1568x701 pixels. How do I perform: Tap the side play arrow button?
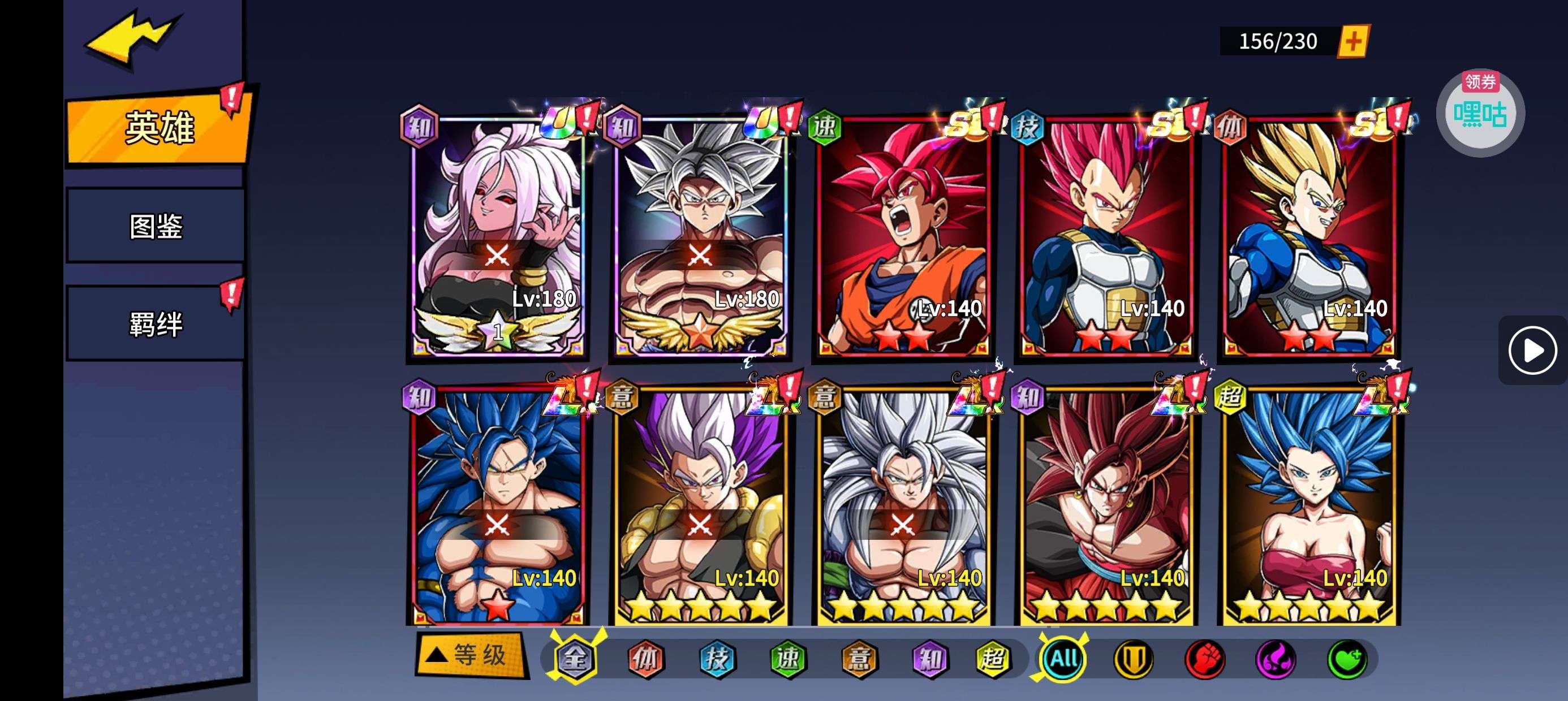(1532, 350)
